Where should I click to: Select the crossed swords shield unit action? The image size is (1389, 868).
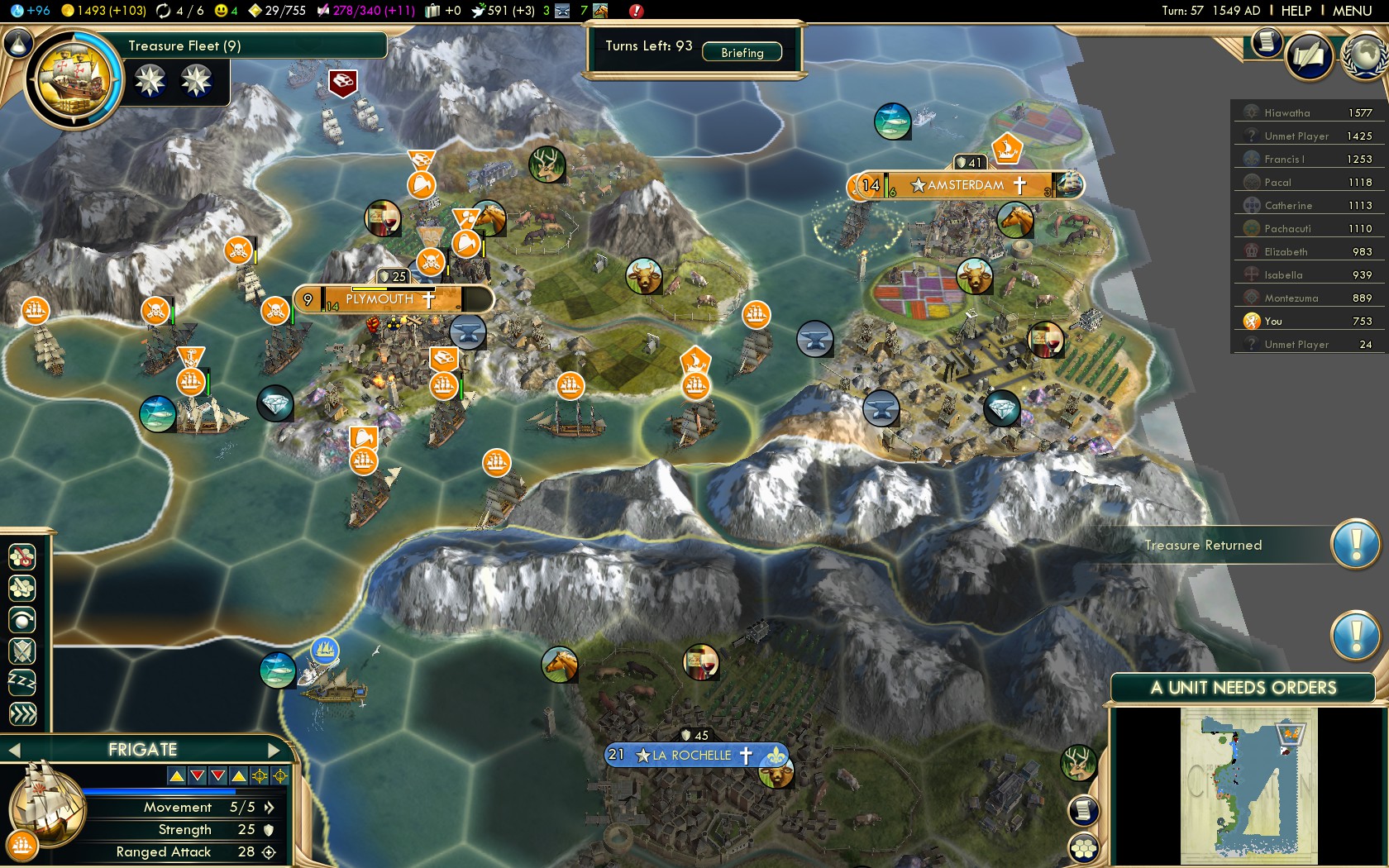tap(22, 651)
